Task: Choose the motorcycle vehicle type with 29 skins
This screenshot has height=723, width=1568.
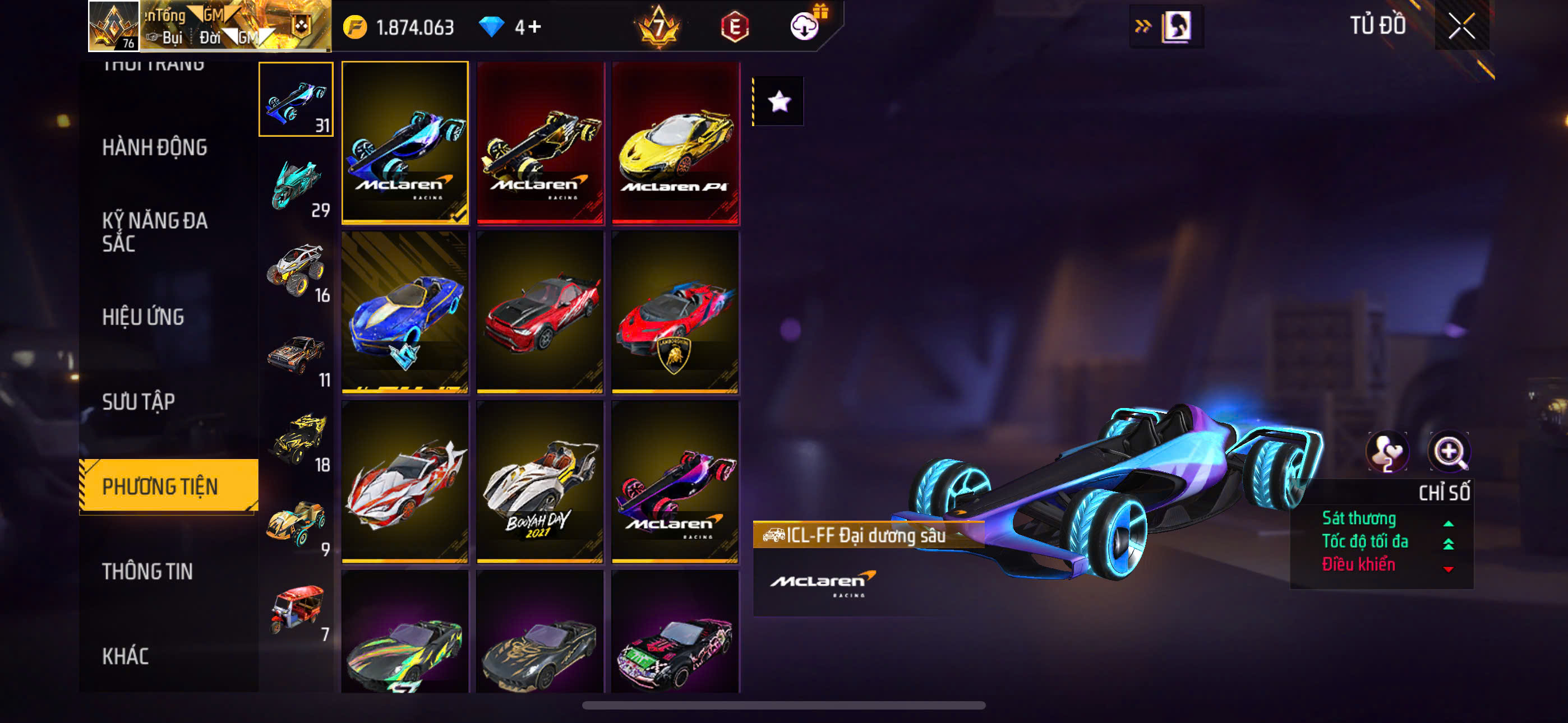Action: [x=297, y=186]
